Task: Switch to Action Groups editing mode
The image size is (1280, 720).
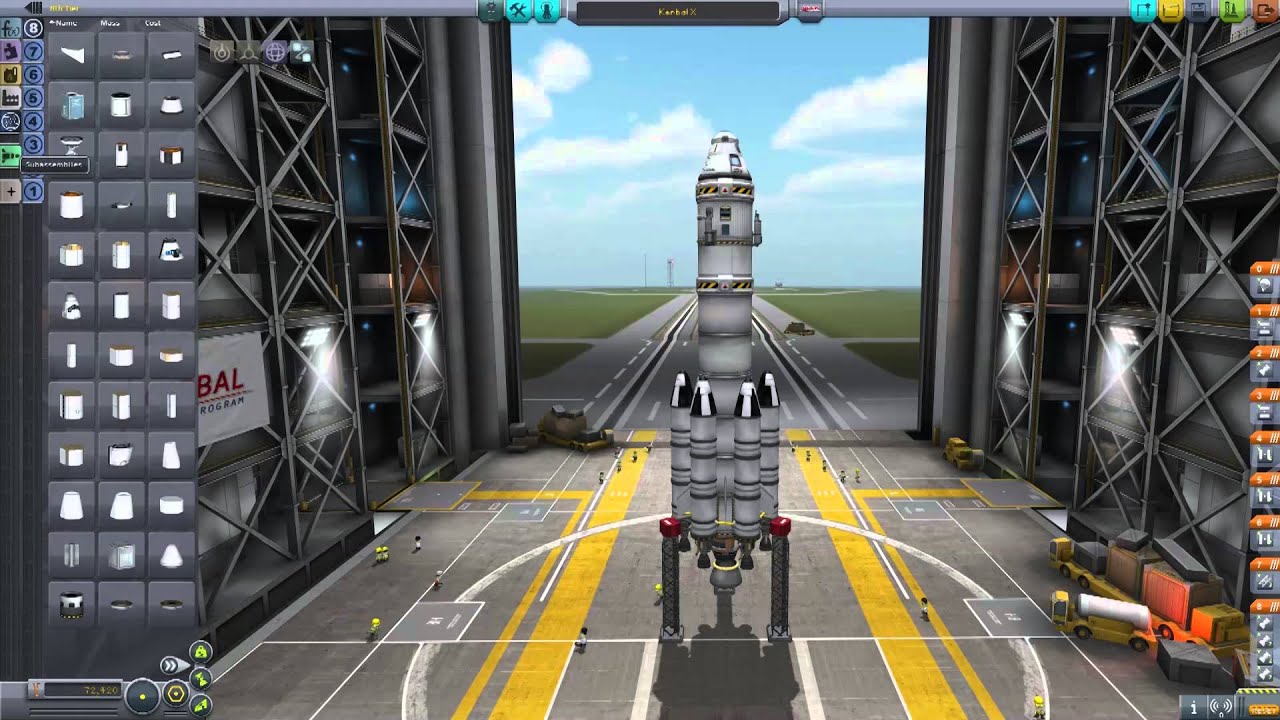Action: [x=517, y=12]
